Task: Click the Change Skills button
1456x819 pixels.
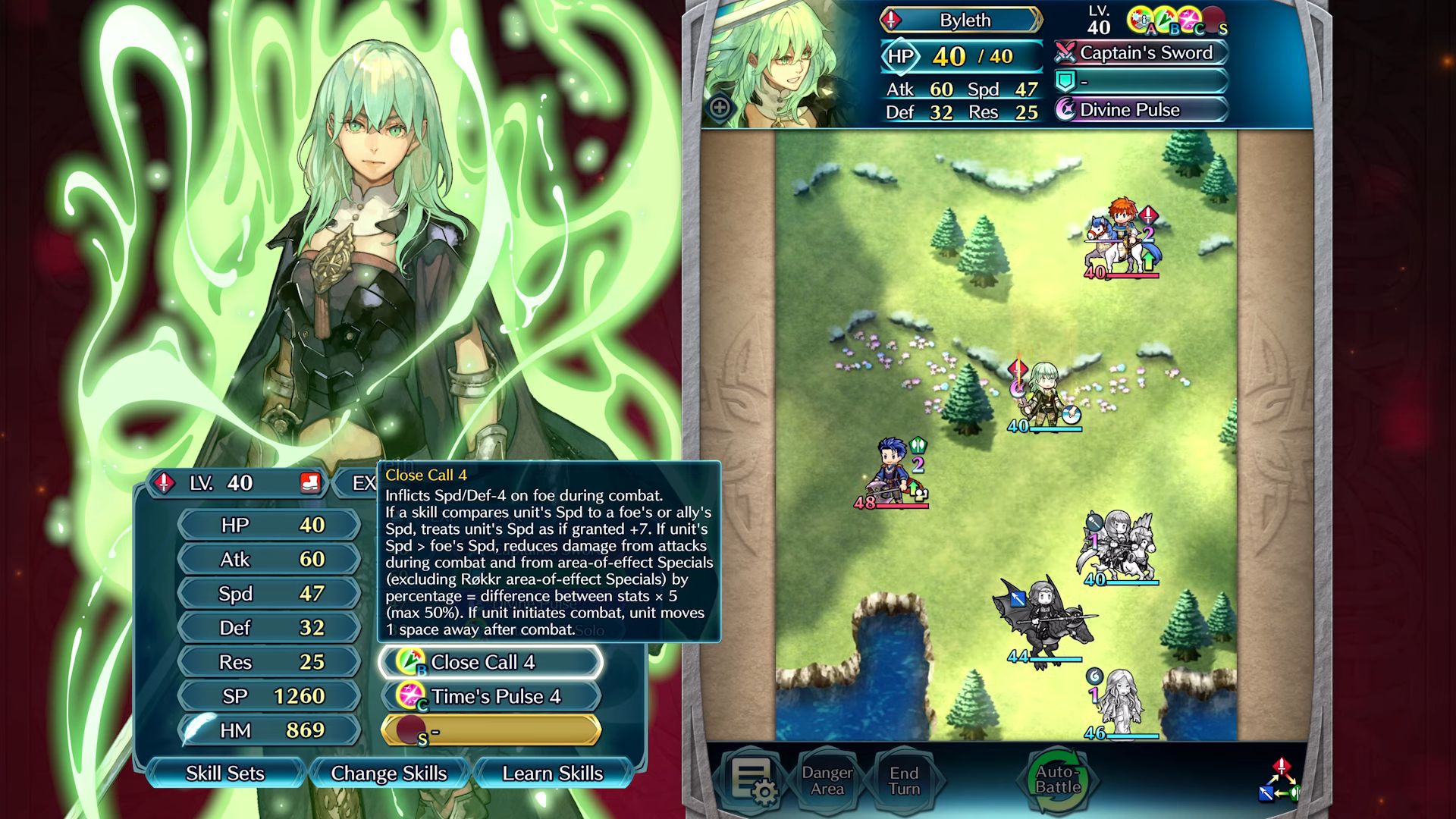Action: tap(388, 773)
